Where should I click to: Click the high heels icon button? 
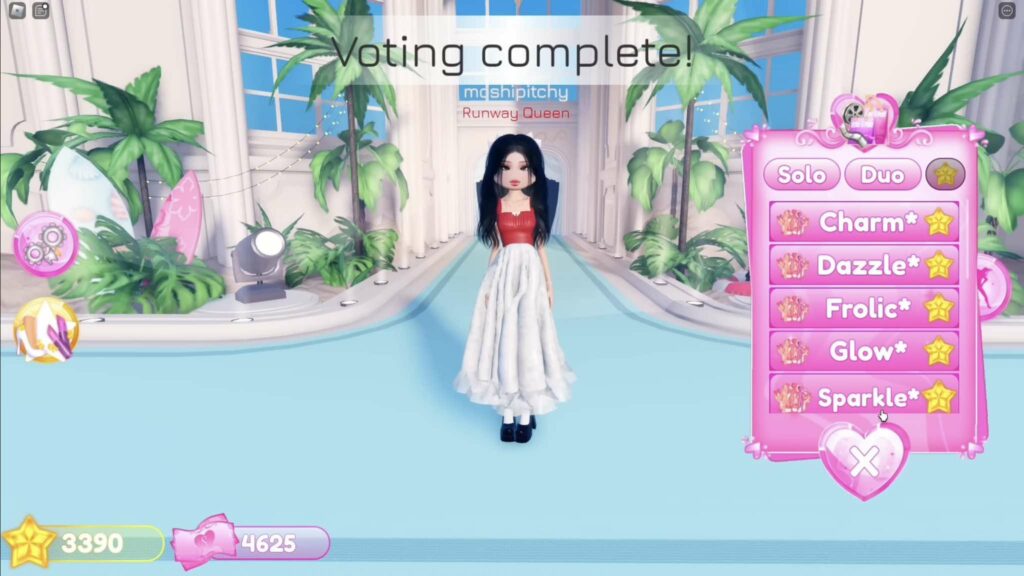pos(45,331)
